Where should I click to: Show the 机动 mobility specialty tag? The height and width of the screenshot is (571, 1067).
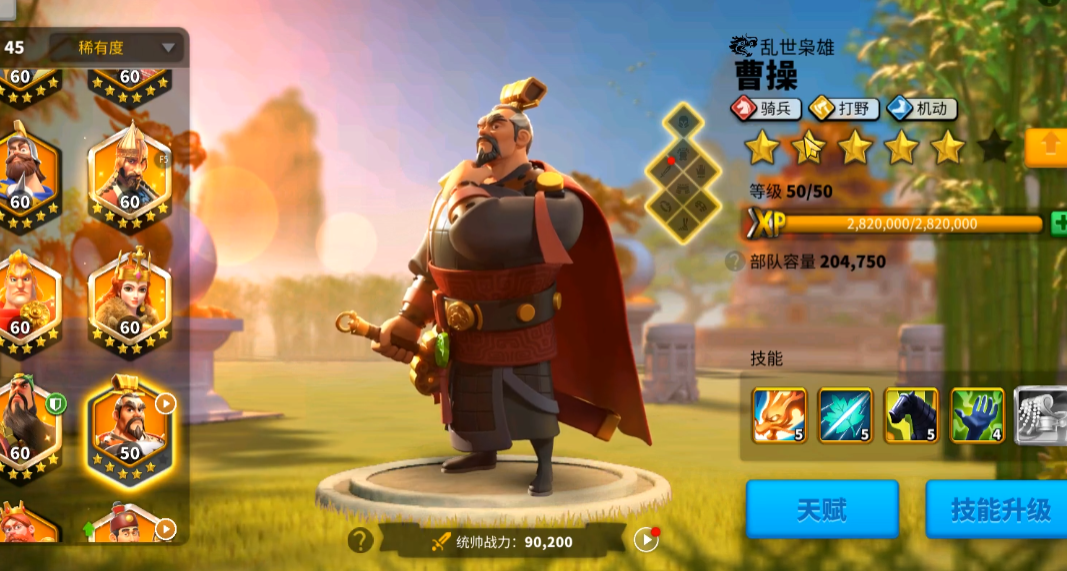point(921,109)
